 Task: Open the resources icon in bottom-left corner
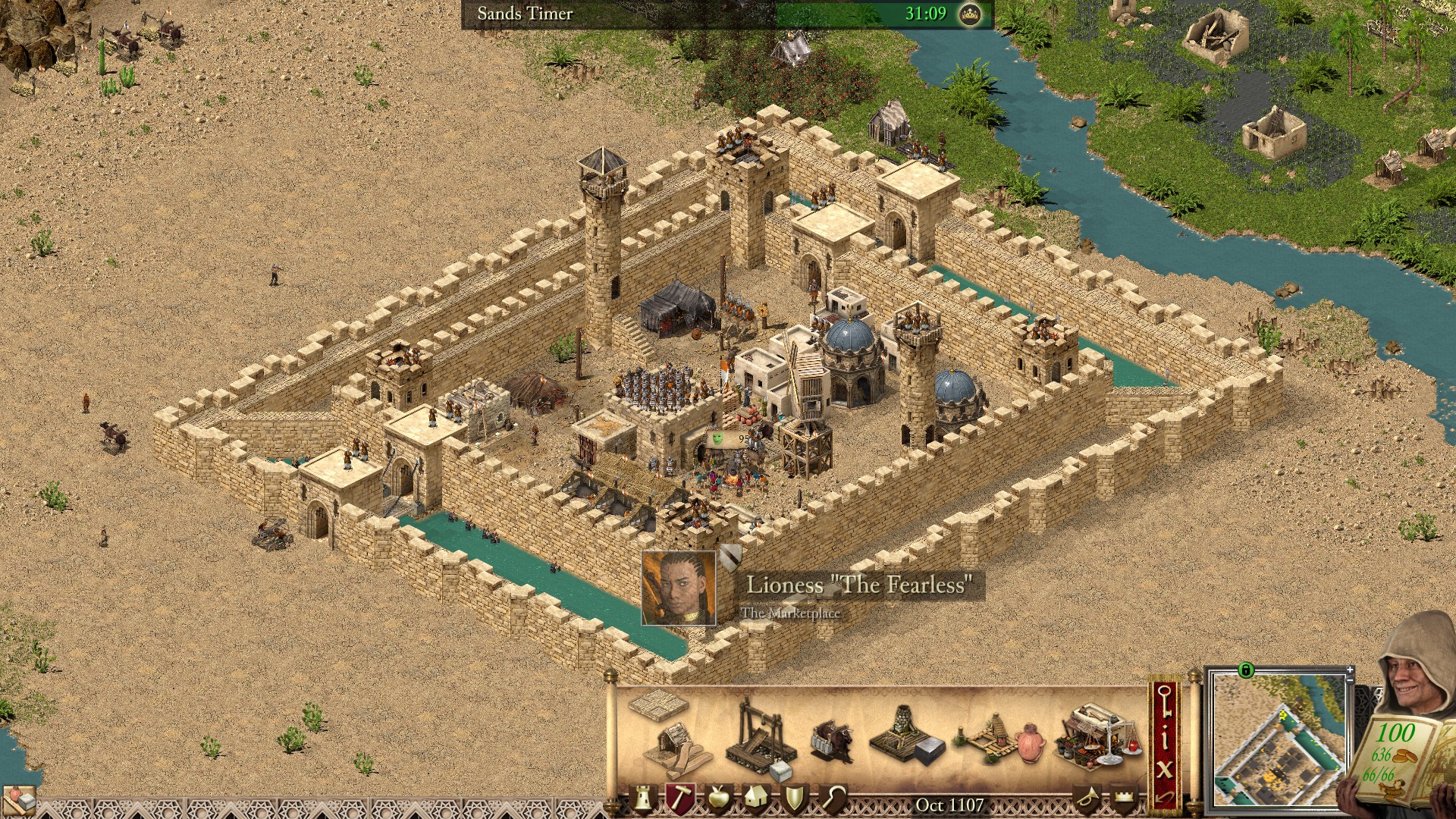(18, 801)
